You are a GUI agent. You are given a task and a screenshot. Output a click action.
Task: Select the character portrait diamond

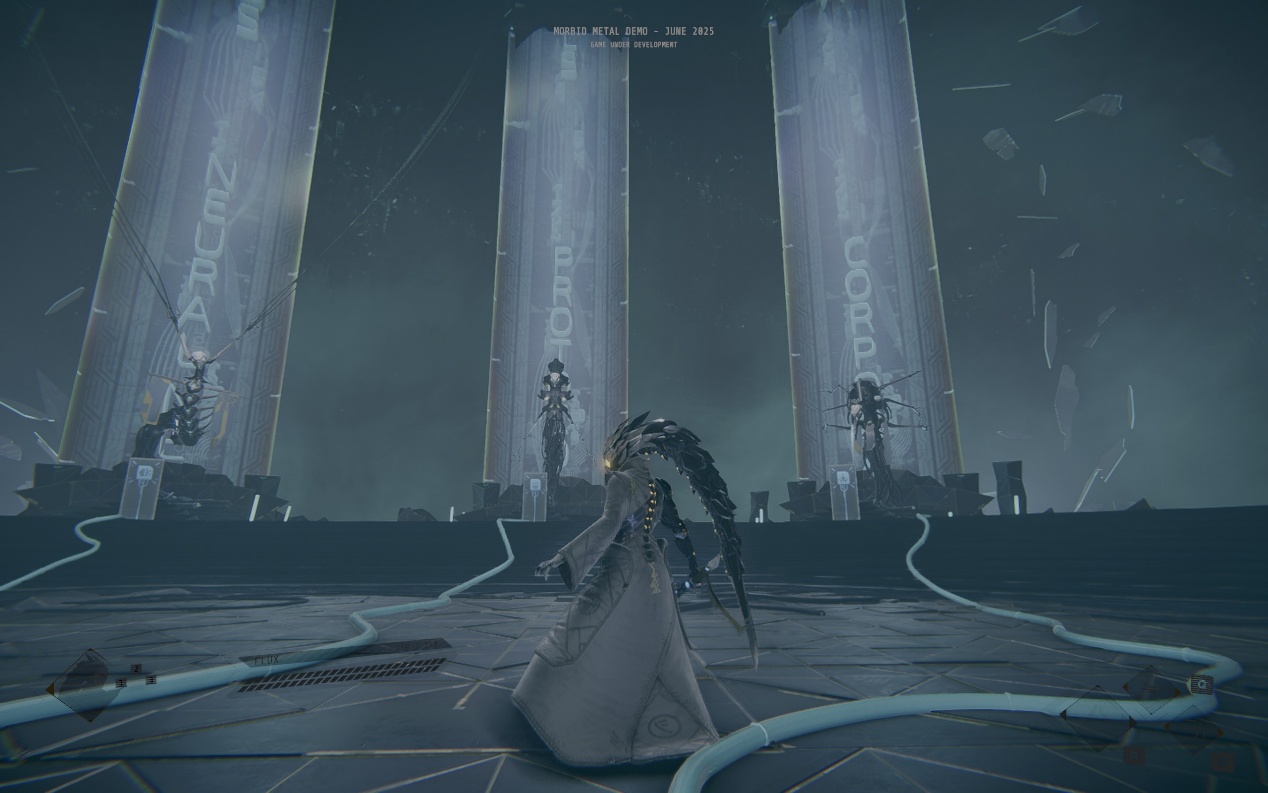coord(87,684)
